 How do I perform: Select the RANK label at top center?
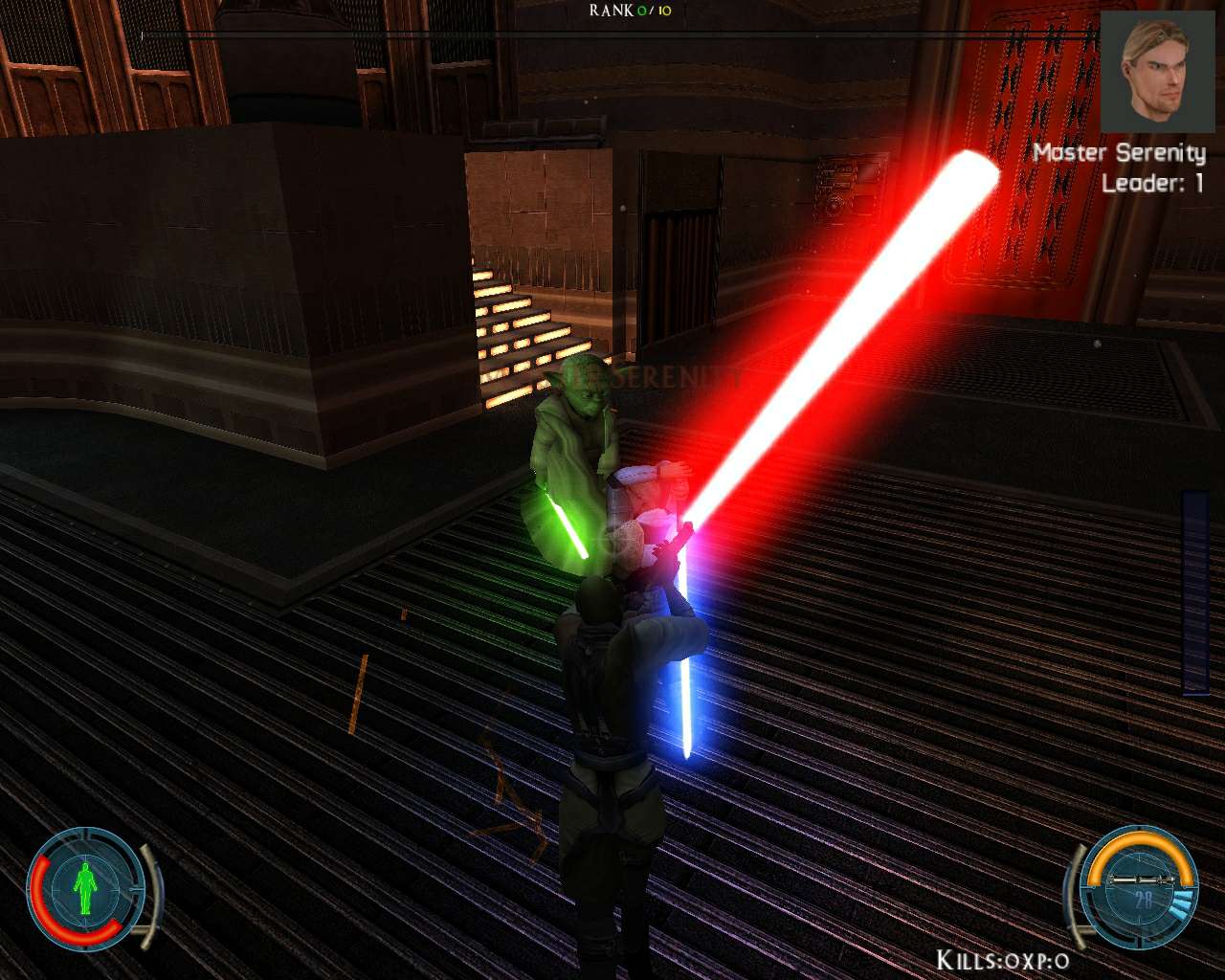pyautogui.click(x=612, y=10)
